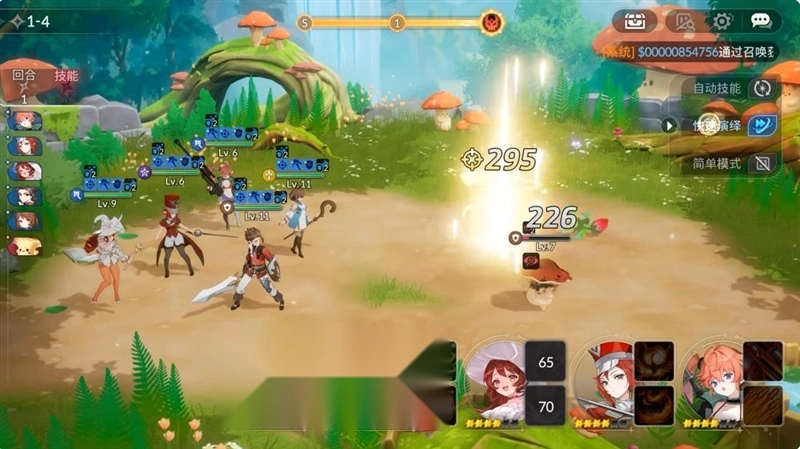This screenshot has height=449, width=800.
Task: Click the skill slot showing 70
Action: click(x=546, y=406)
